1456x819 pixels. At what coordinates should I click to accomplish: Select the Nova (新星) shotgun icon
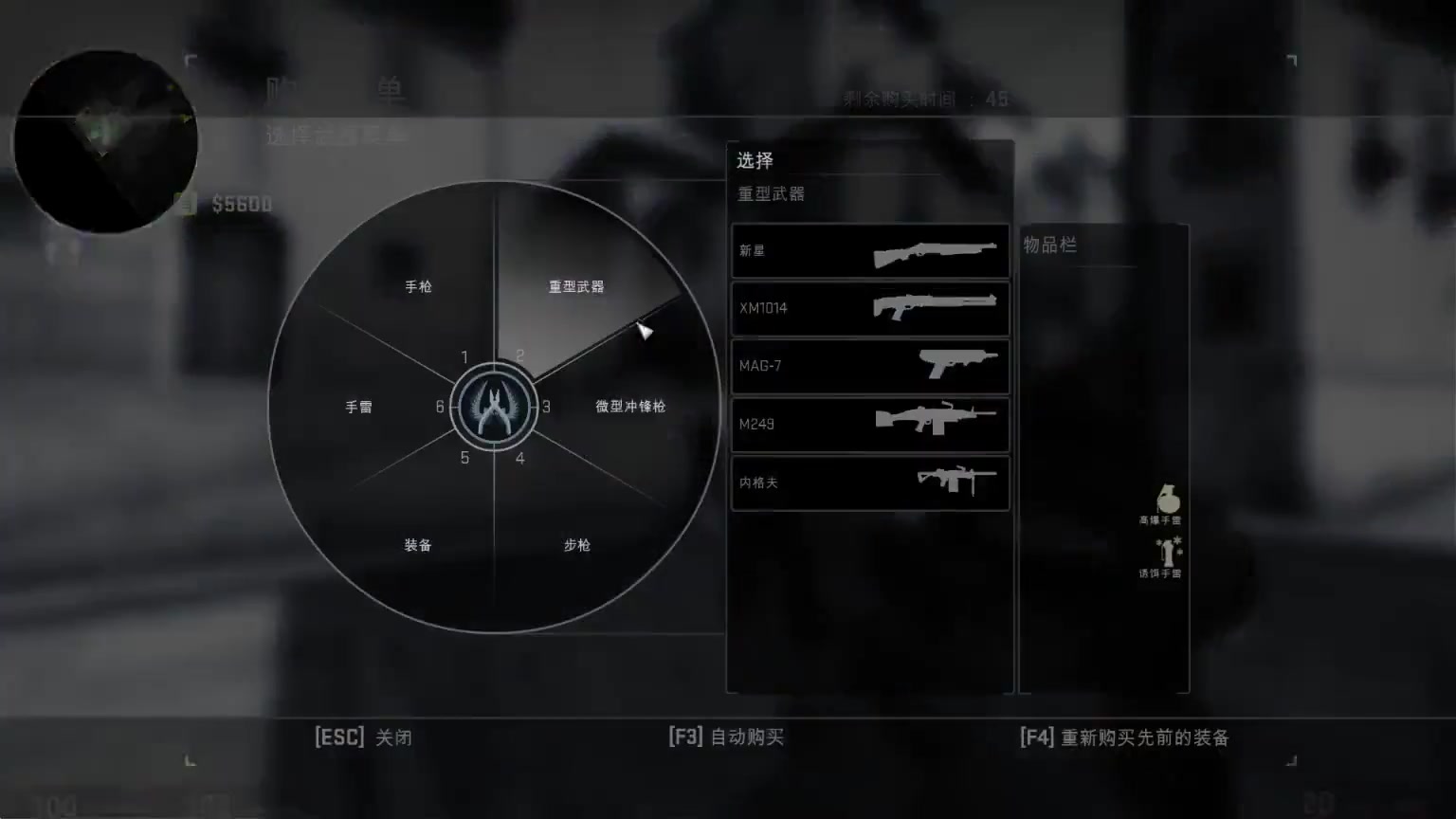pos(937,250)
